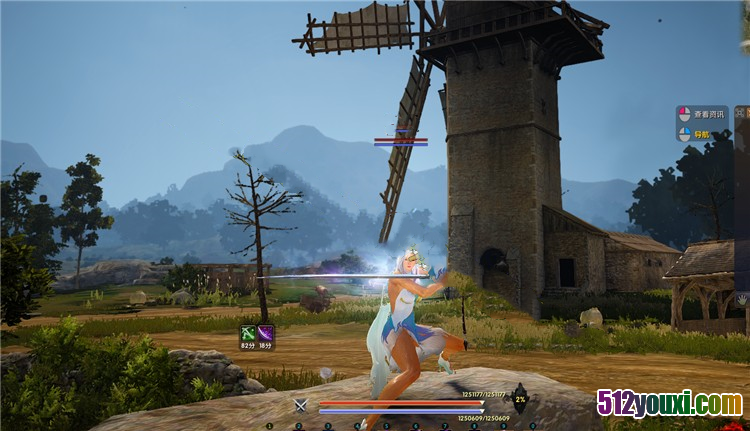Toggle the crossed swords combat stance icon
750x431 pixels.
coord(300,405)
